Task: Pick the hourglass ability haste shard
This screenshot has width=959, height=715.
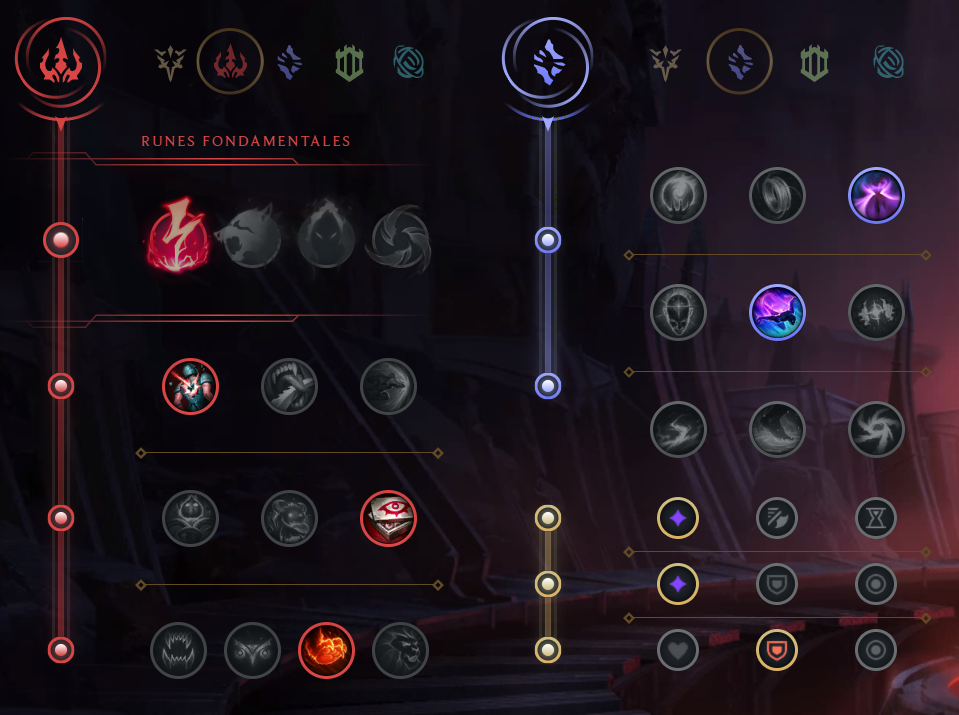Action: coord(876,518)
